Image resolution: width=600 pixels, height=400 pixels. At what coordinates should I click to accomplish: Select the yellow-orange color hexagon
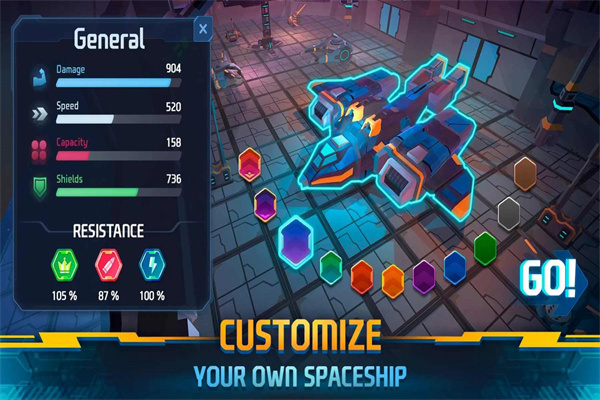[393, 279]
